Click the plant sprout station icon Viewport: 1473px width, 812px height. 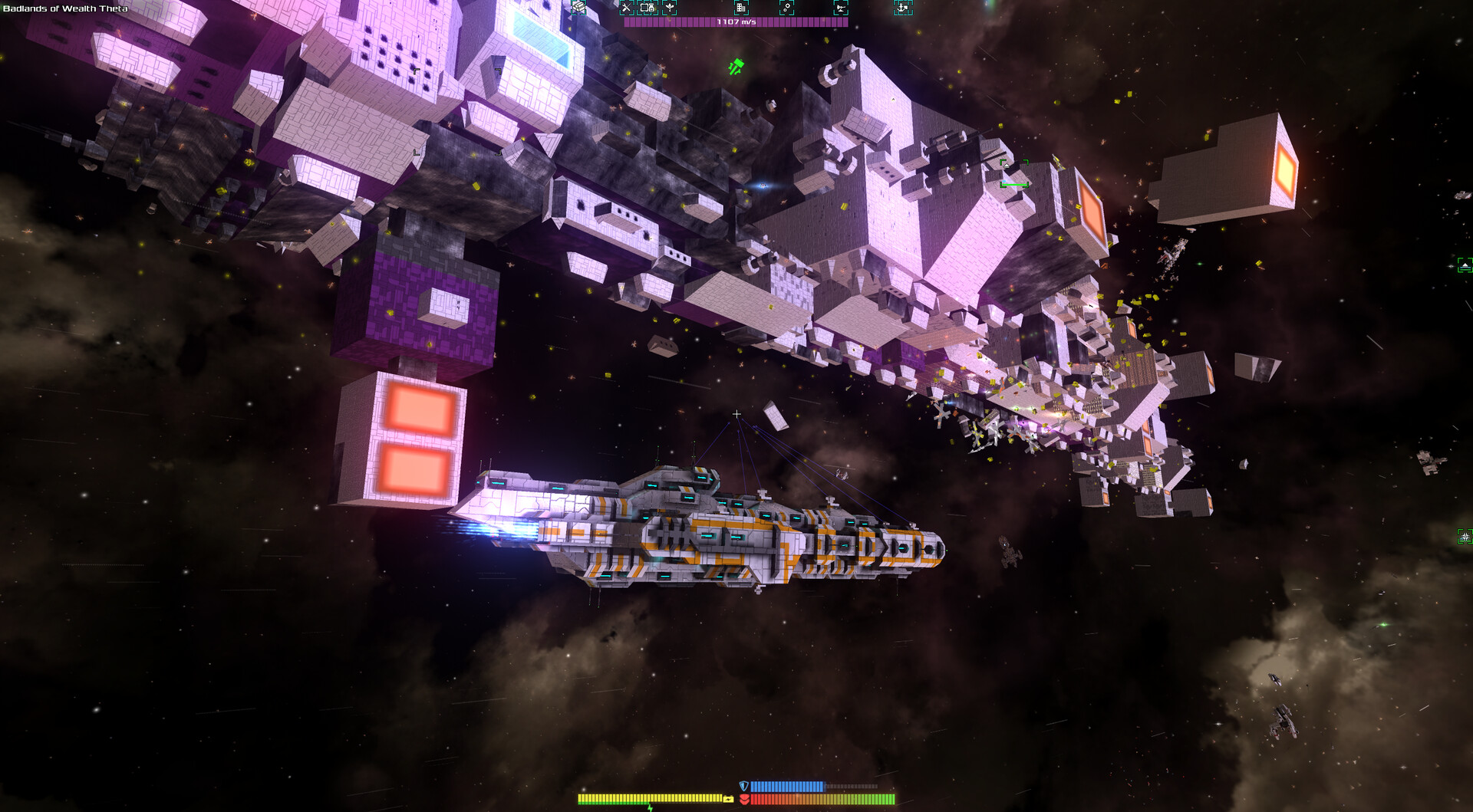(669, 8)
